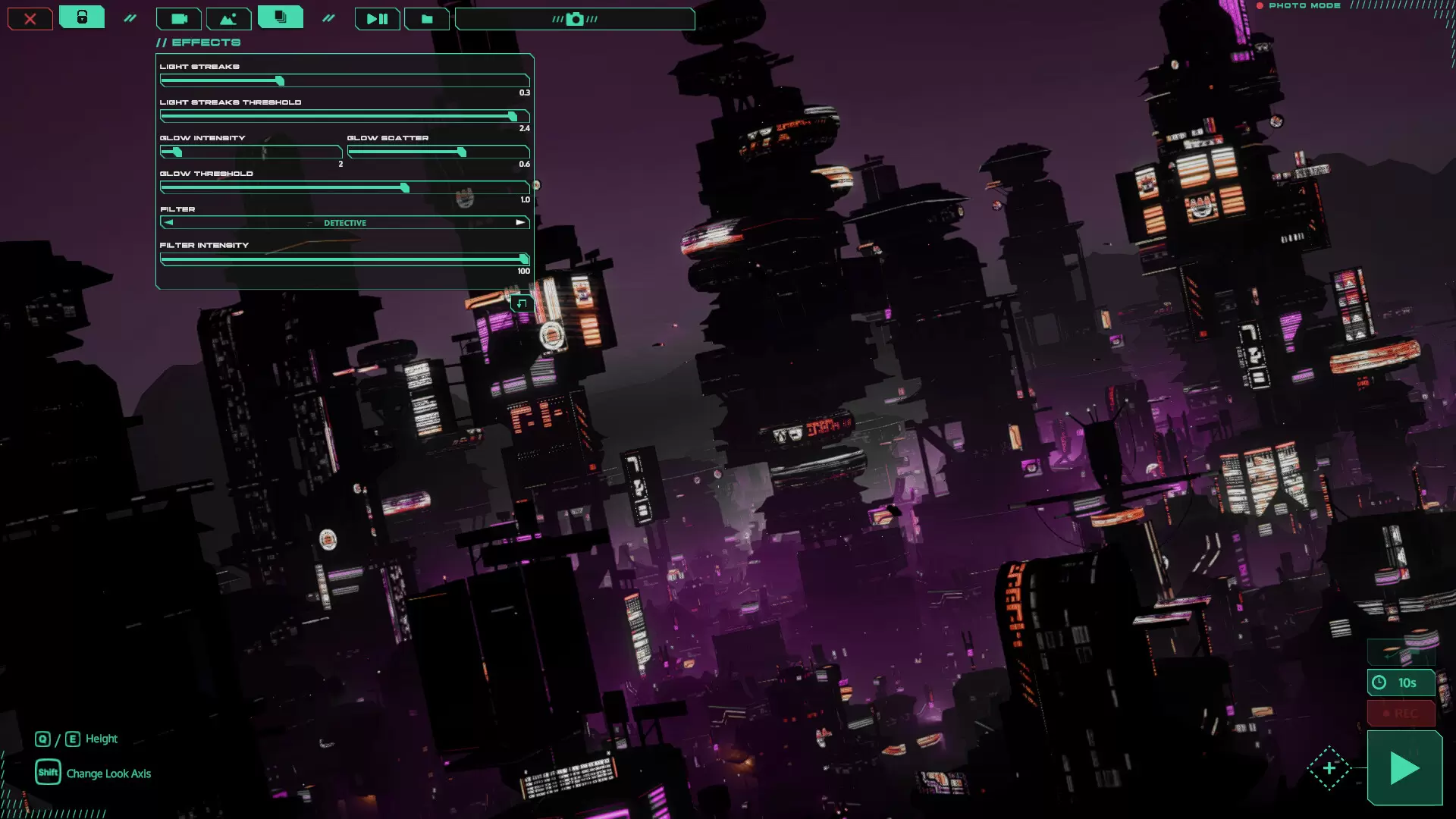This screenshot has height=819, width=1456.
Task: Close photo mode with the red X
Action: 30,19
